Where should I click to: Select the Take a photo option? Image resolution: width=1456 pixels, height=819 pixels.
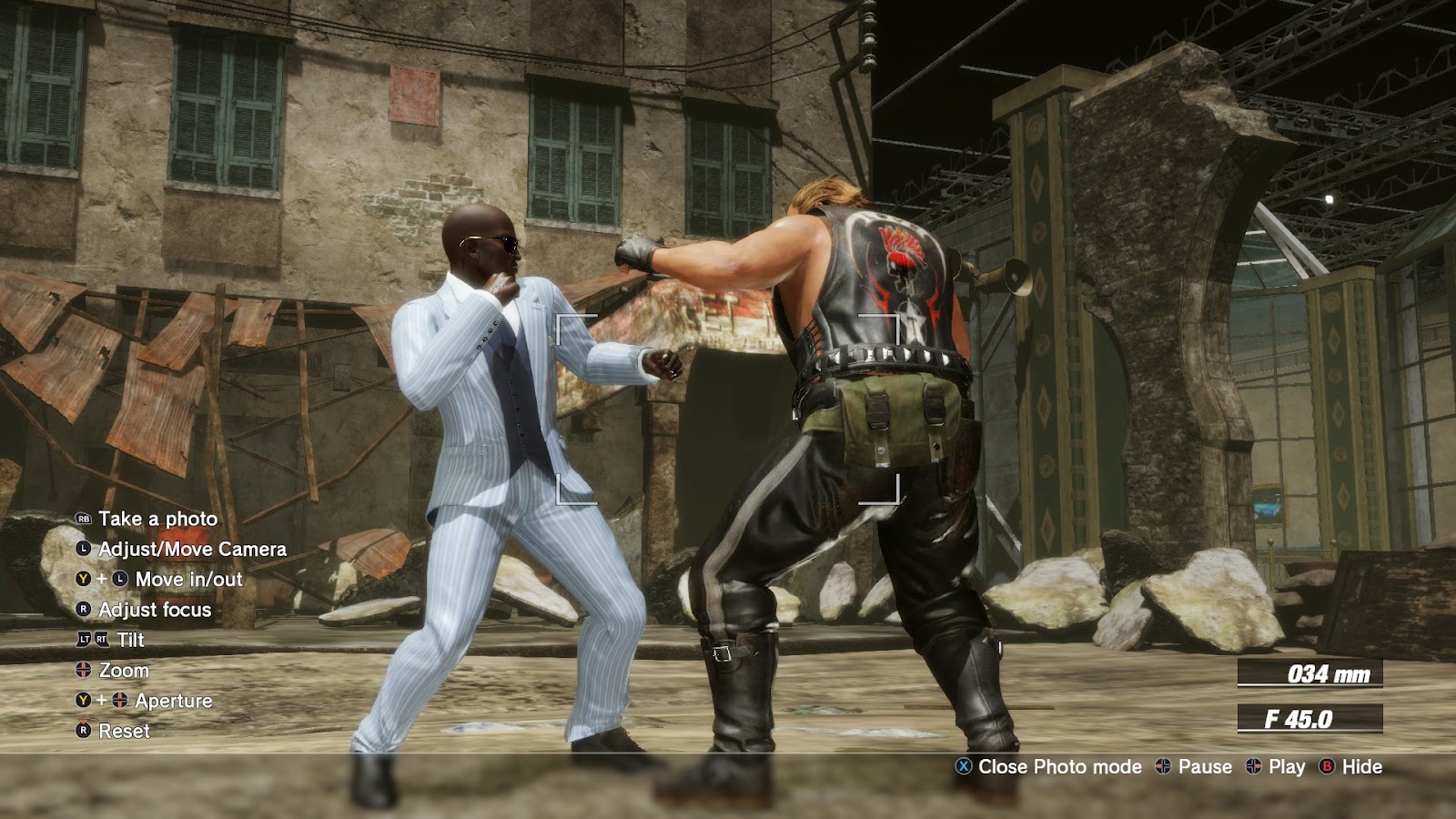pos(157,519)
